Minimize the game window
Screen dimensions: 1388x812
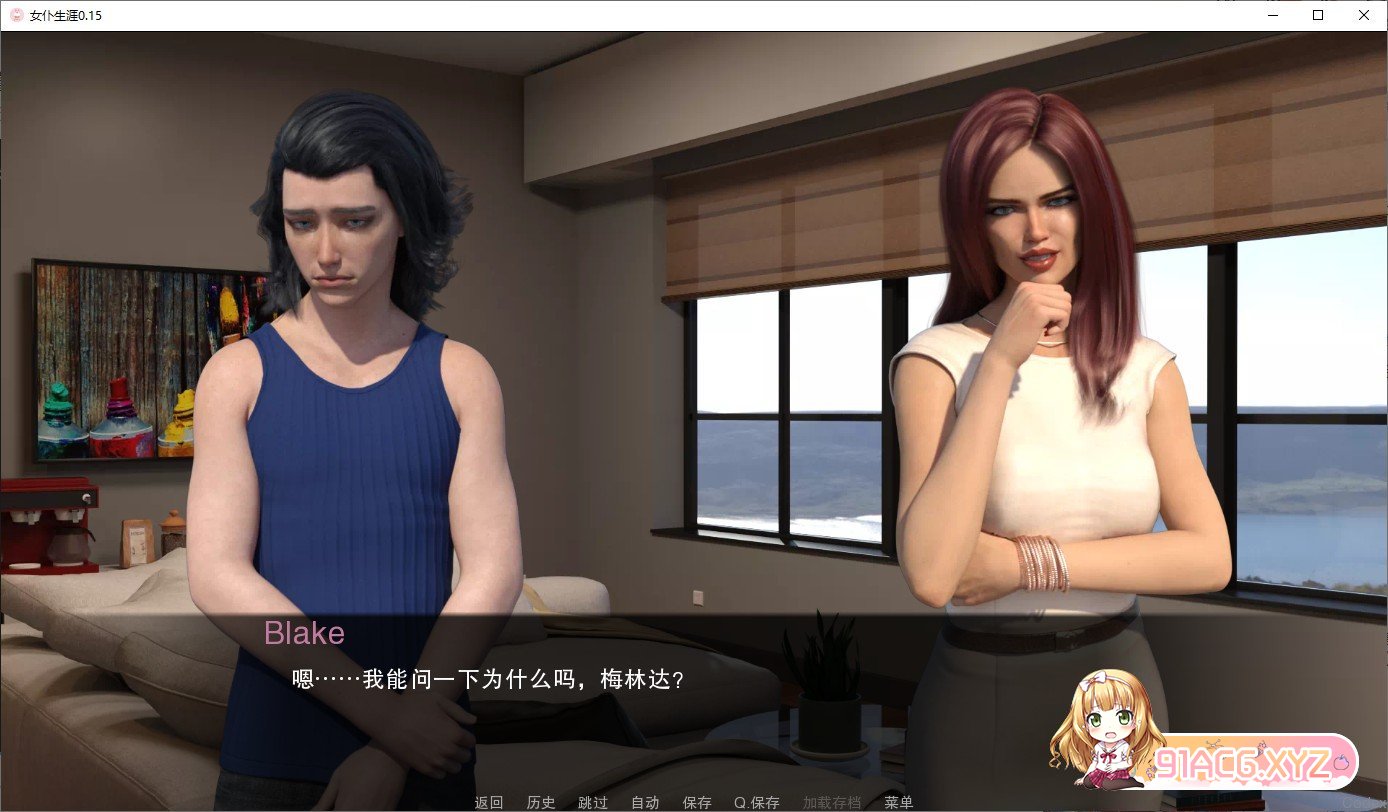click(1272, 15)
